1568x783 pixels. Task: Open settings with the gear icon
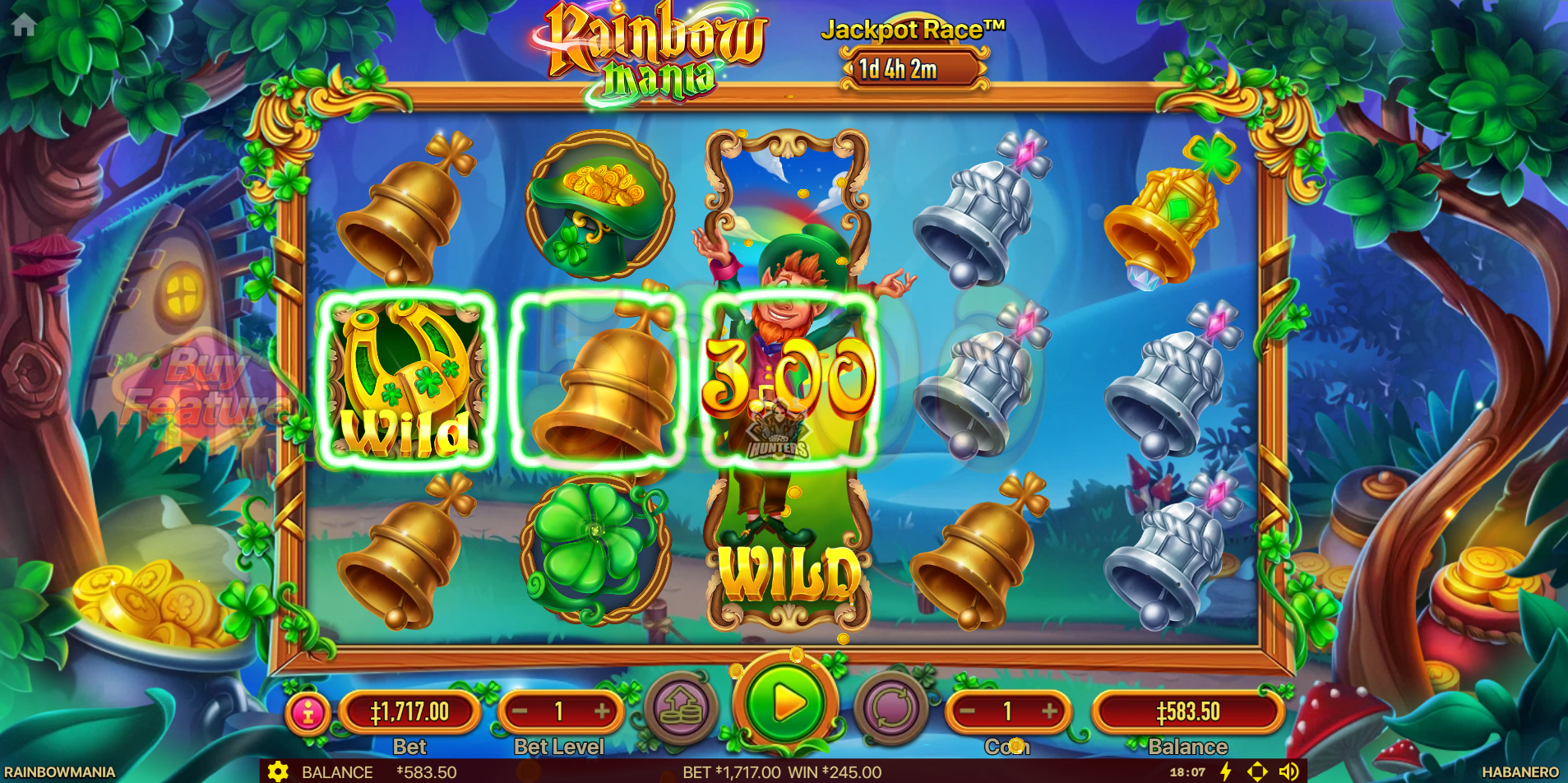(278, 771)
